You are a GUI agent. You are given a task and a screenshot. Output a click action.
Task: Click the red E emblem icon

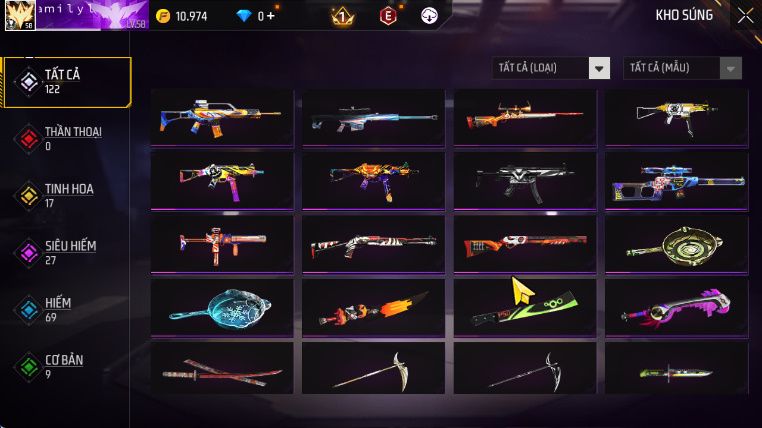point(387,16)
